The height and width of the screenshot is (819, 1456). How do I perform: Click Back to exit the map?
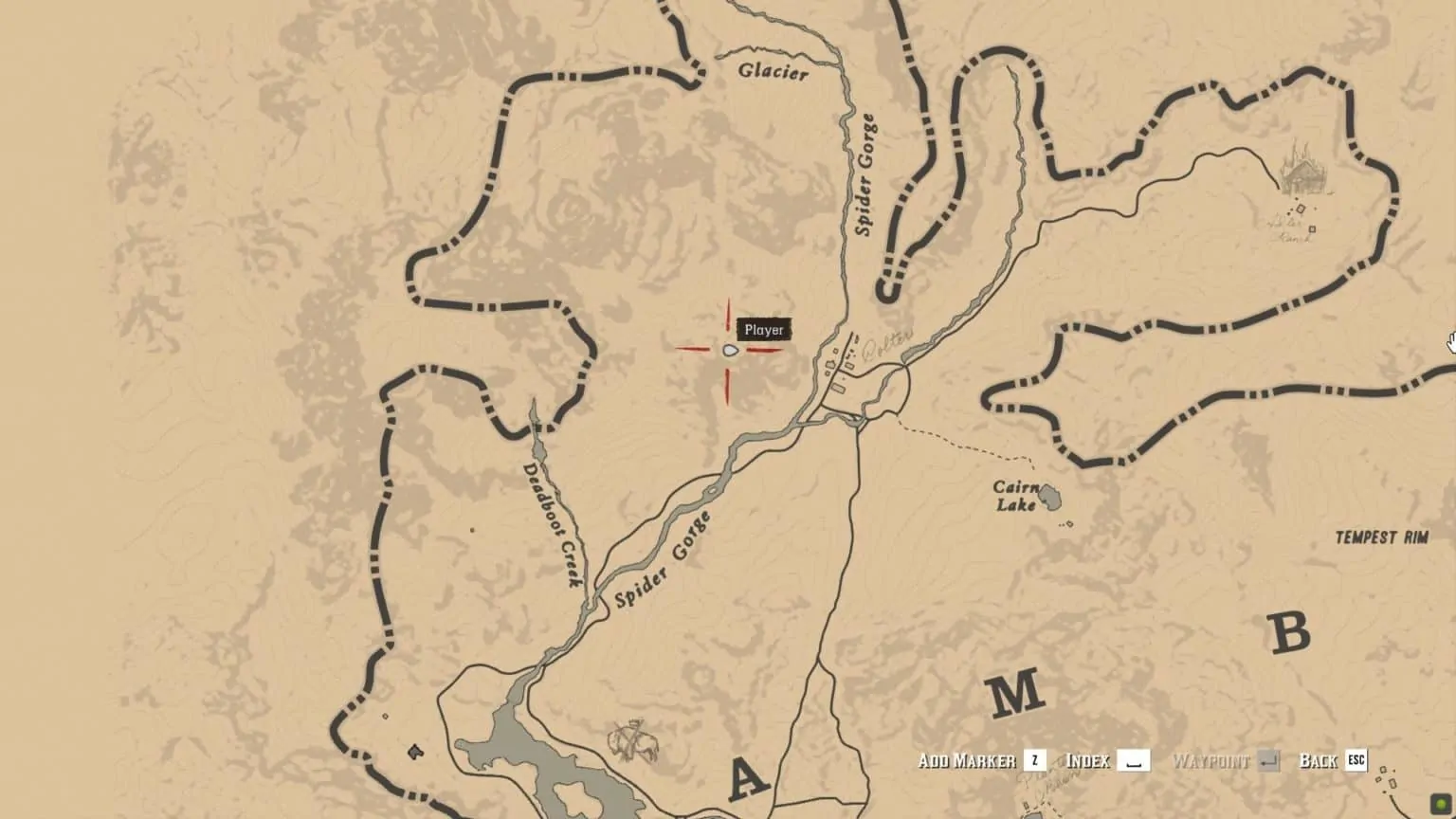tap(1319, 759)
